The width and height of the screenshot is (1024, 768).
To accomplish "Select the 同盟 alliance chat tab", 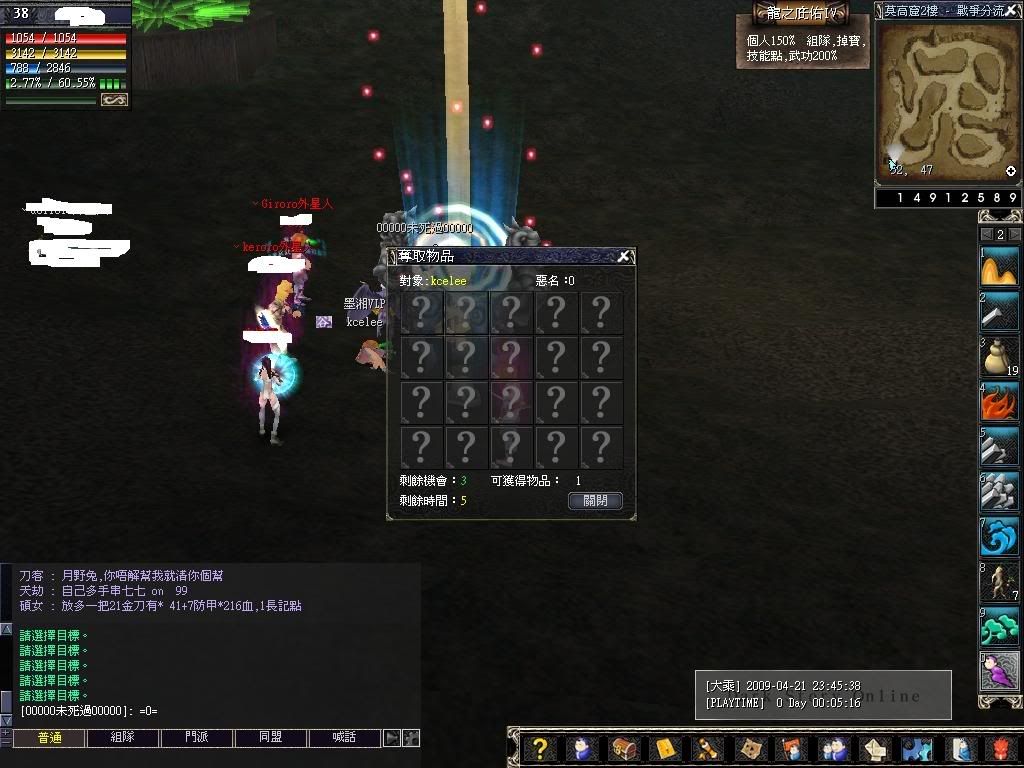I will 270,738.
